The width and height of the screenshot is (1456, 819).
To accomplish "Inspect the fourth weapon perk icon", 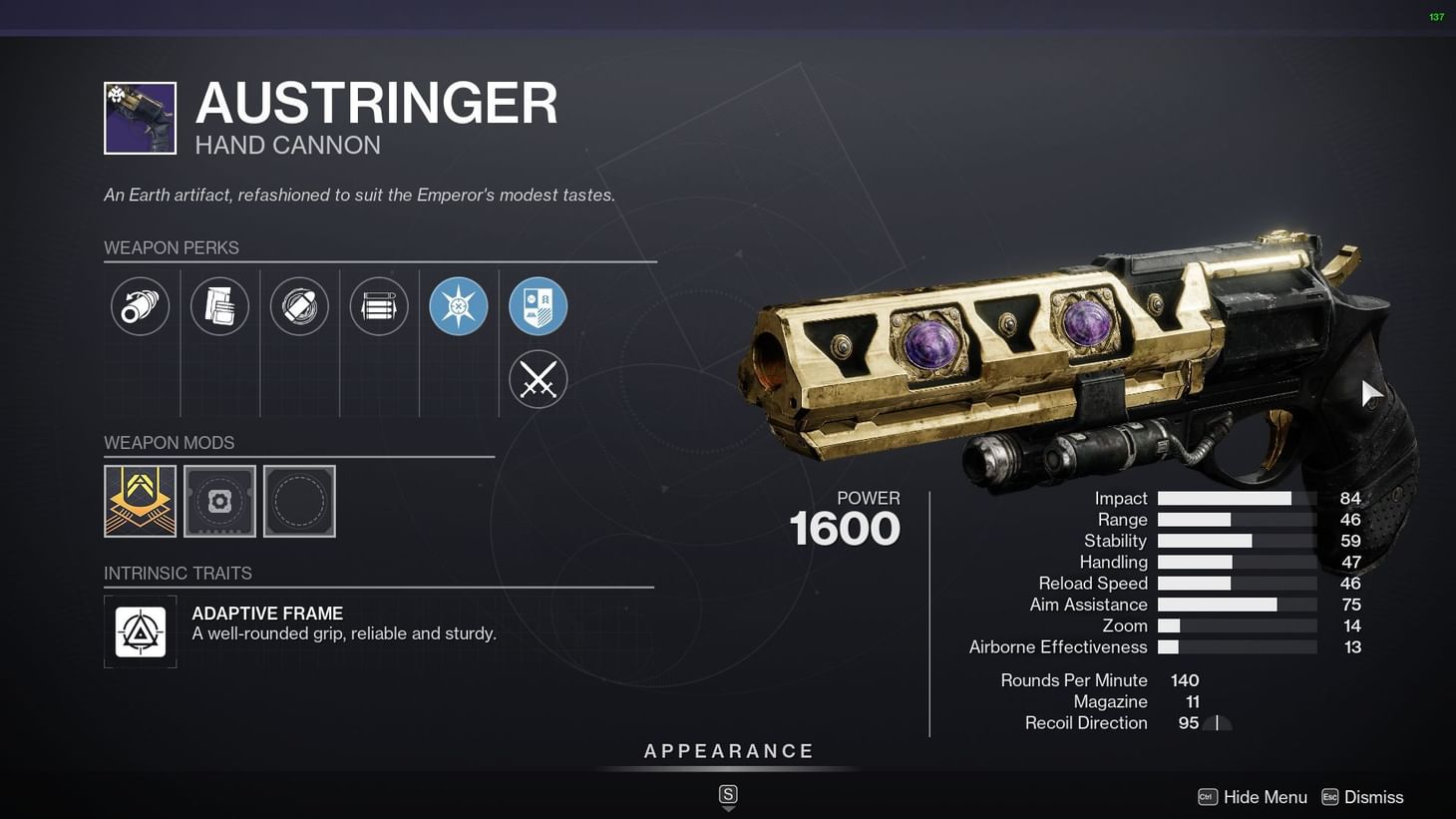I will point(379,306).
